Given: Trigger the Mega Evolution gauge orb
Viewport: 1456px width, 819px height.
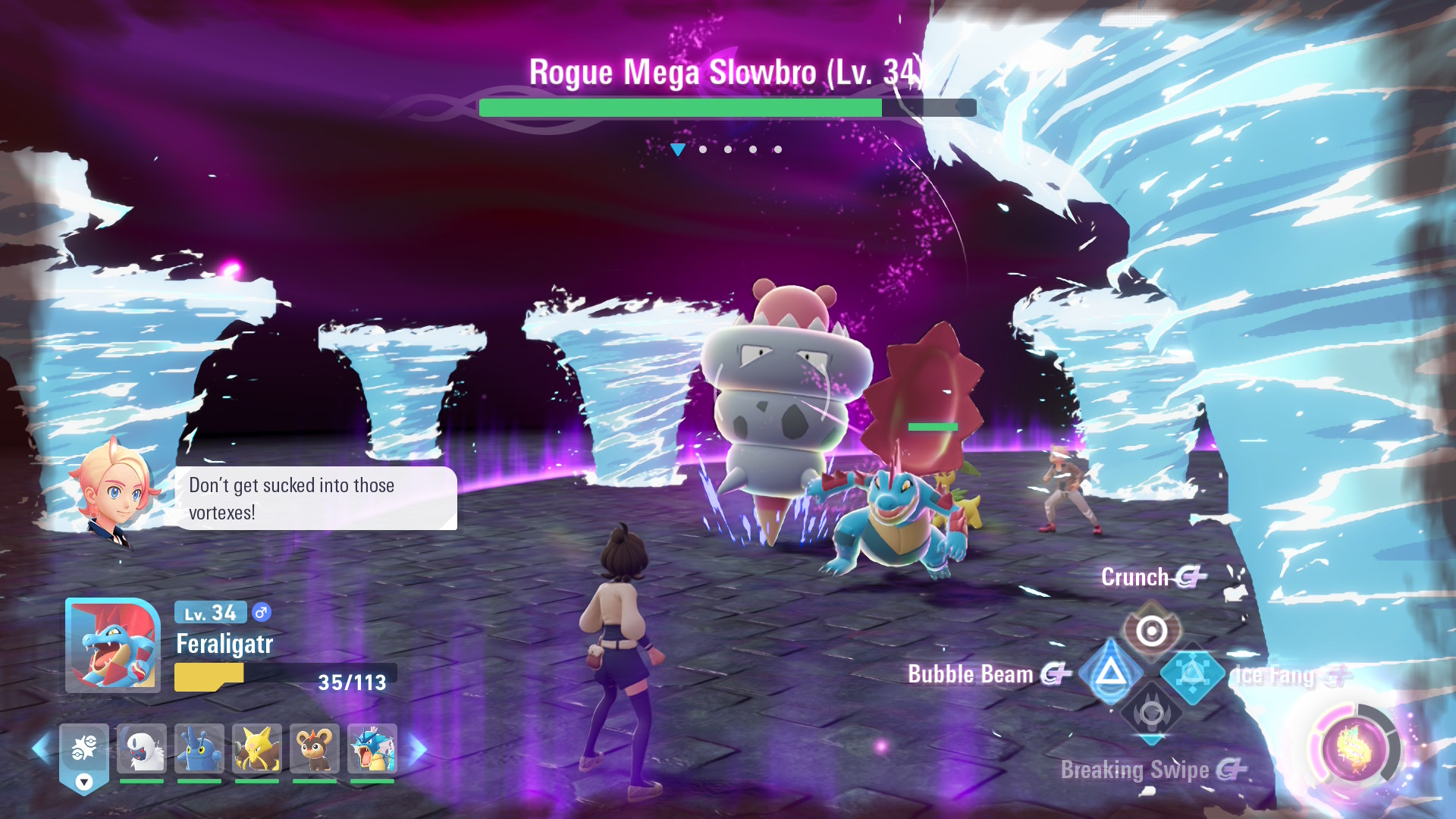Looking at the screenshot, I should click(x=1354, y=749).
